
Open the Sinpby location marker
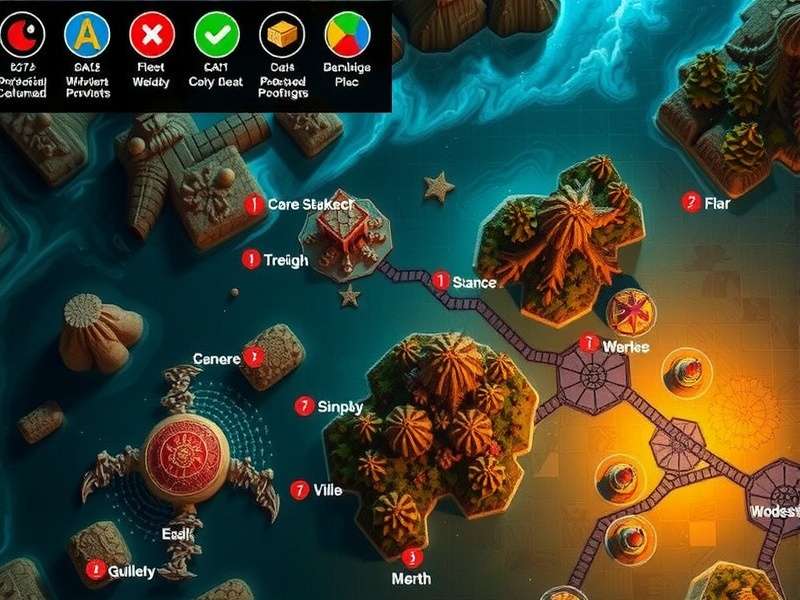point(305,406)
